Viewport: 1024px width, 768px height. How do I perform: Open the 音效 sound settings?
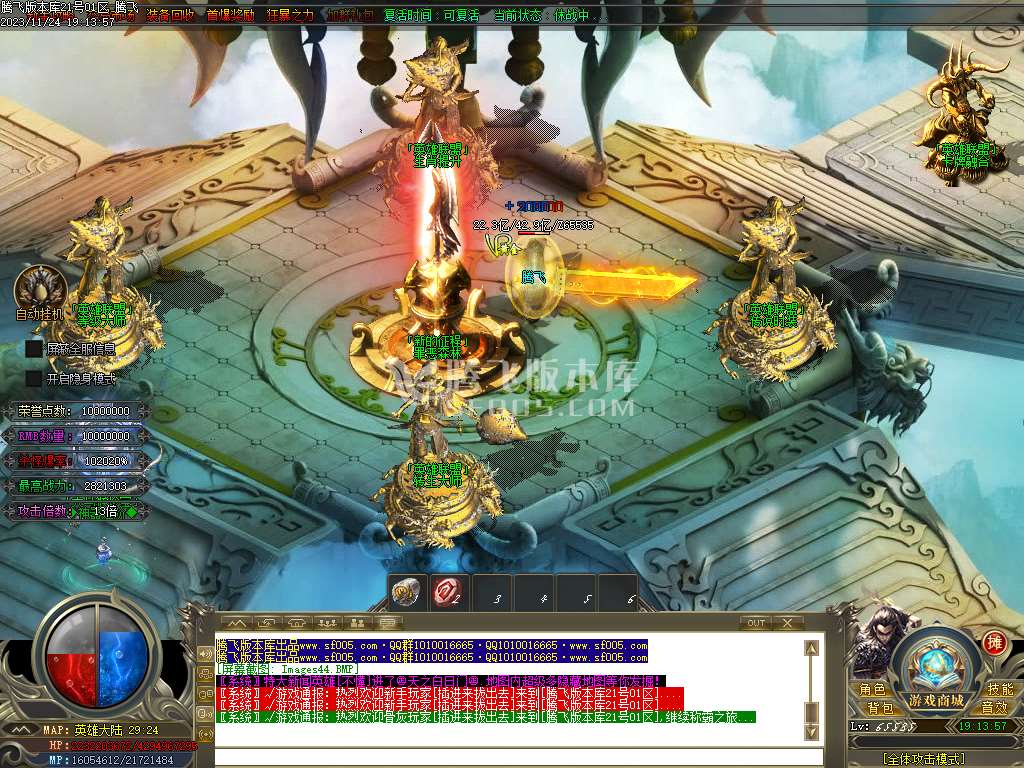[994, 708]
